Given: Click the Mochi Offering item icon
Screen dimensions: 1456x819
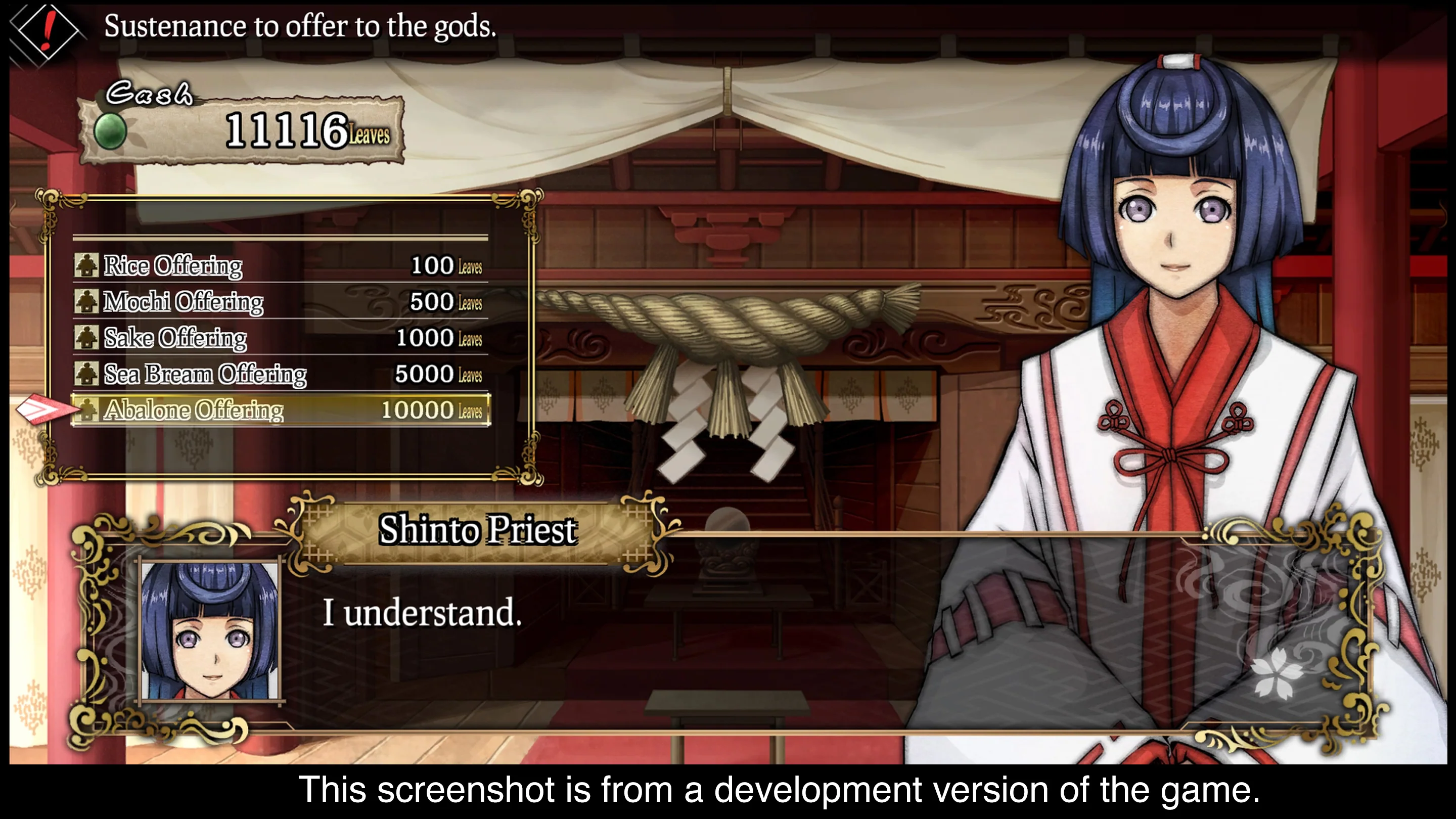Looking at the screenshot, I should (x=87, y=301).
